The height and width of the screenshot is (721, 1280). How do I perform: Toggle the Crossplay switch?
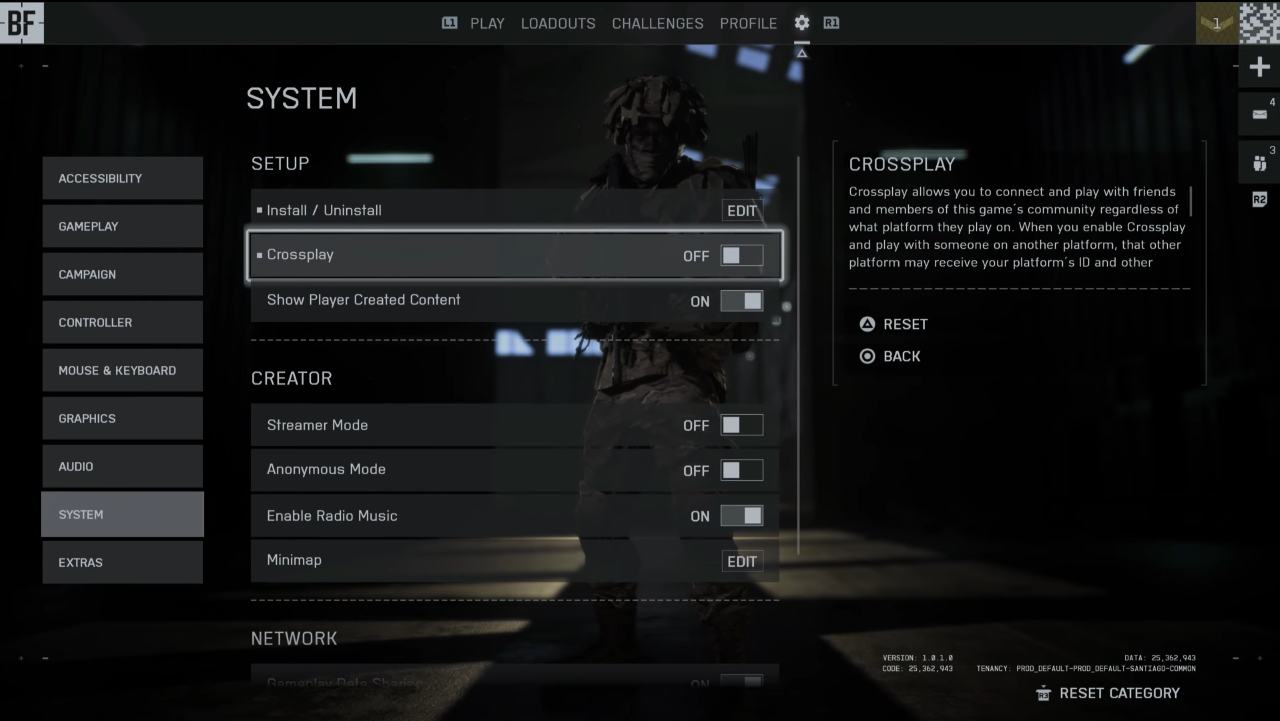[741, 255]
